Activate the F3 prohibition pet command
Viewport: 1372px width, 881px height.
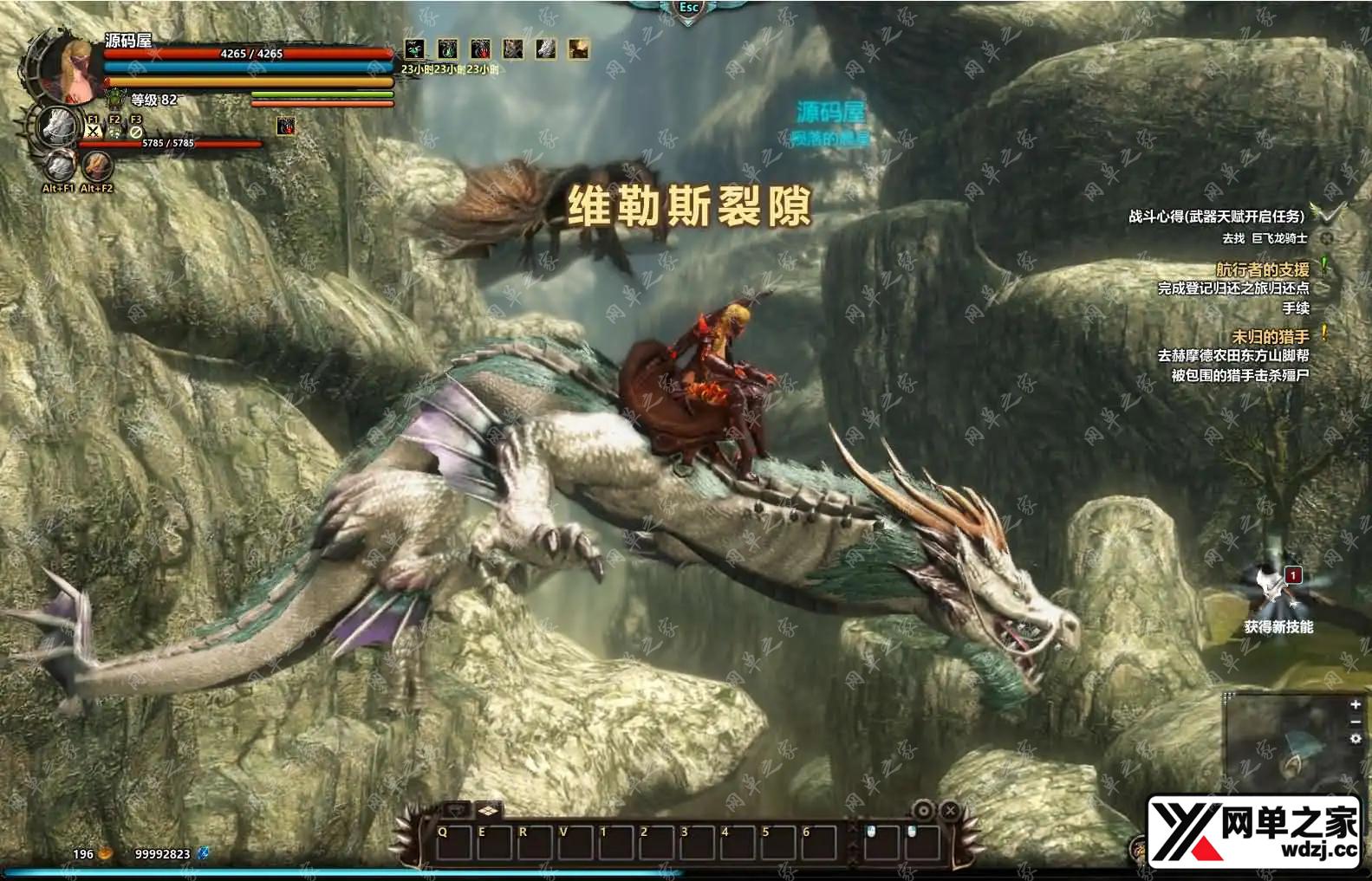pos(136,132)
